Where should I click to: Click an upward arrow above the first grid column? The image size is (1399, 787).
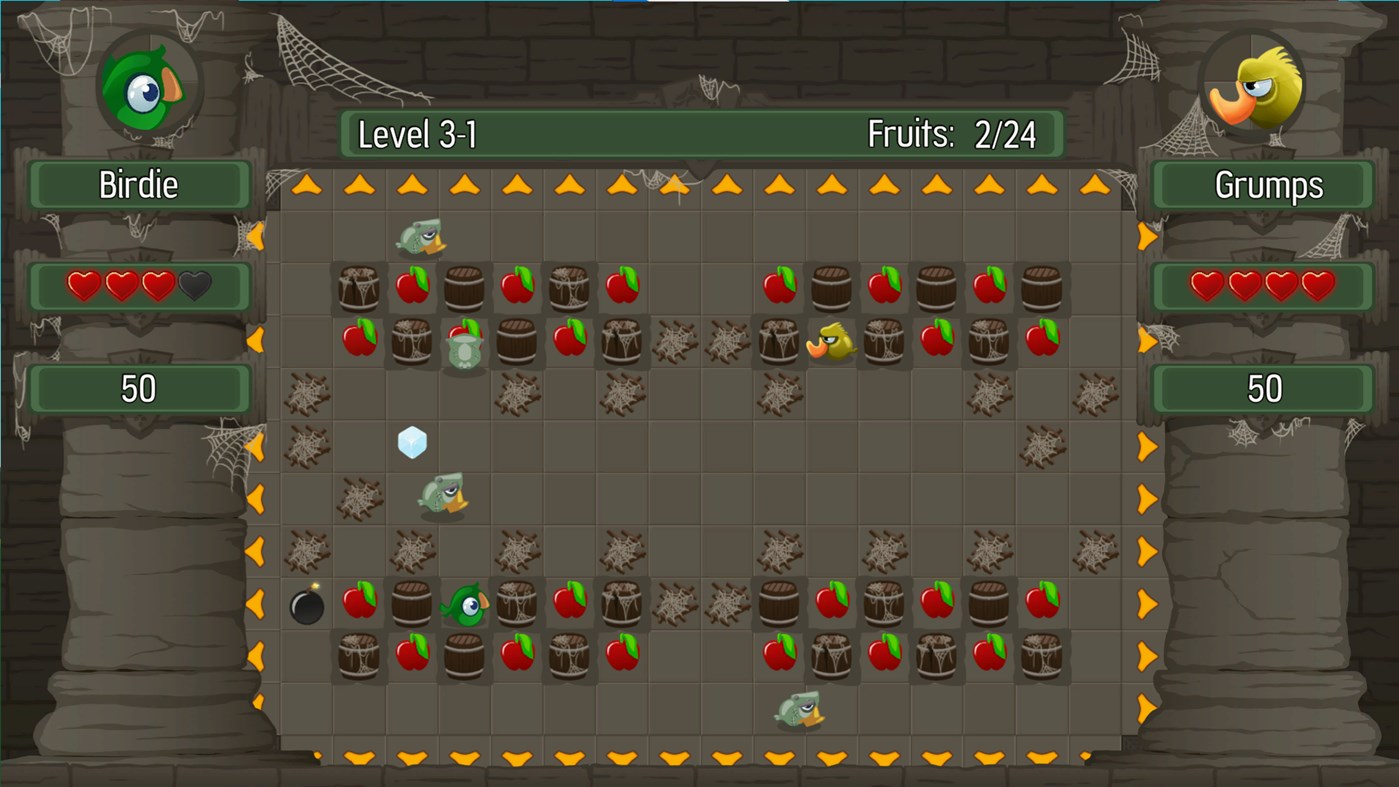[x=305, y=184]
